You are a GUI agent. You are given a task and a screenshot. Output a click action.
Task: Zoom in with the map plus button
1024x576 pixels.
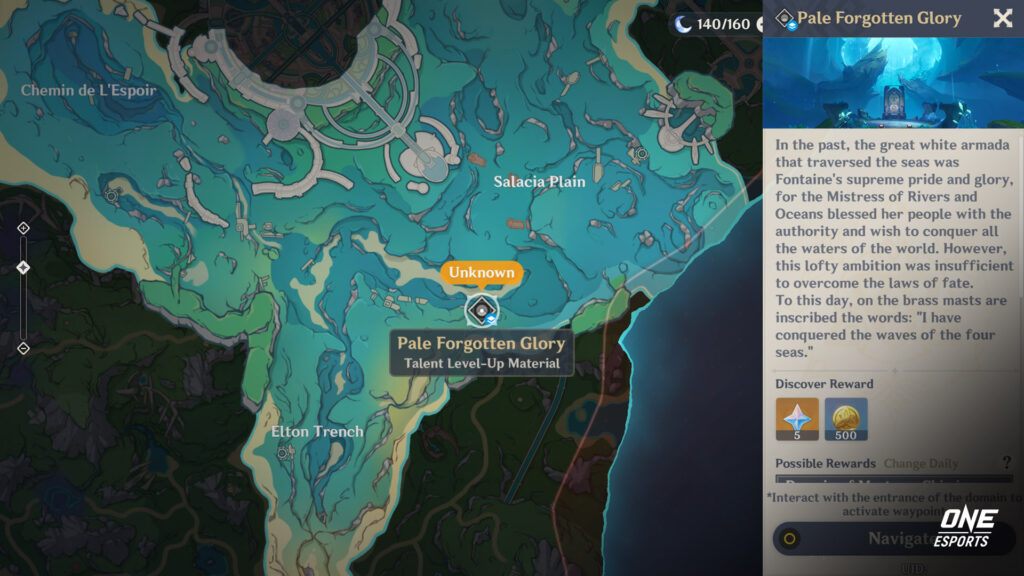coord(24,228)
